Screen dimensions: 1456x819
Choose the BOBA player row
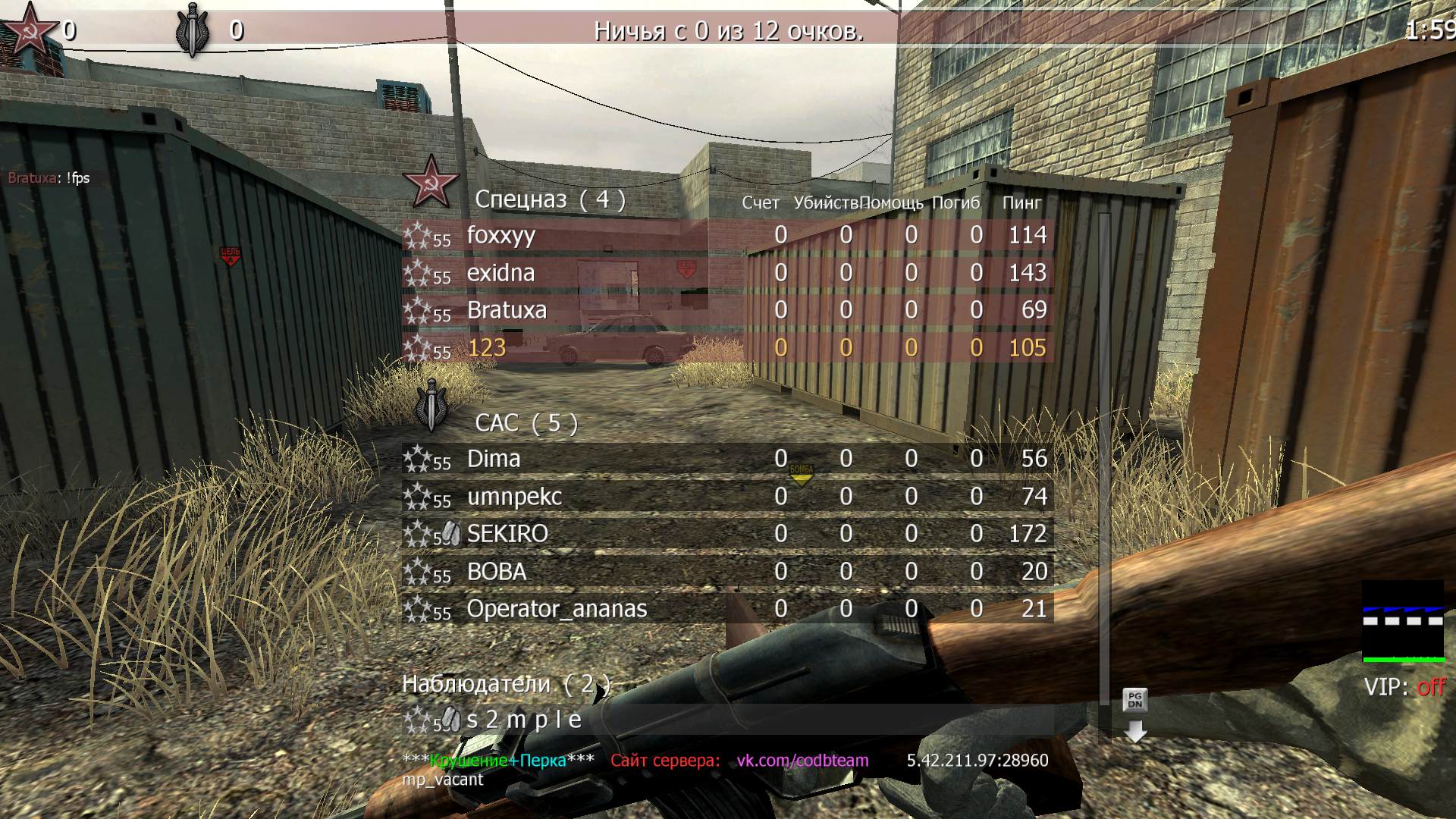pyautogui.click(x=497, y=572)
